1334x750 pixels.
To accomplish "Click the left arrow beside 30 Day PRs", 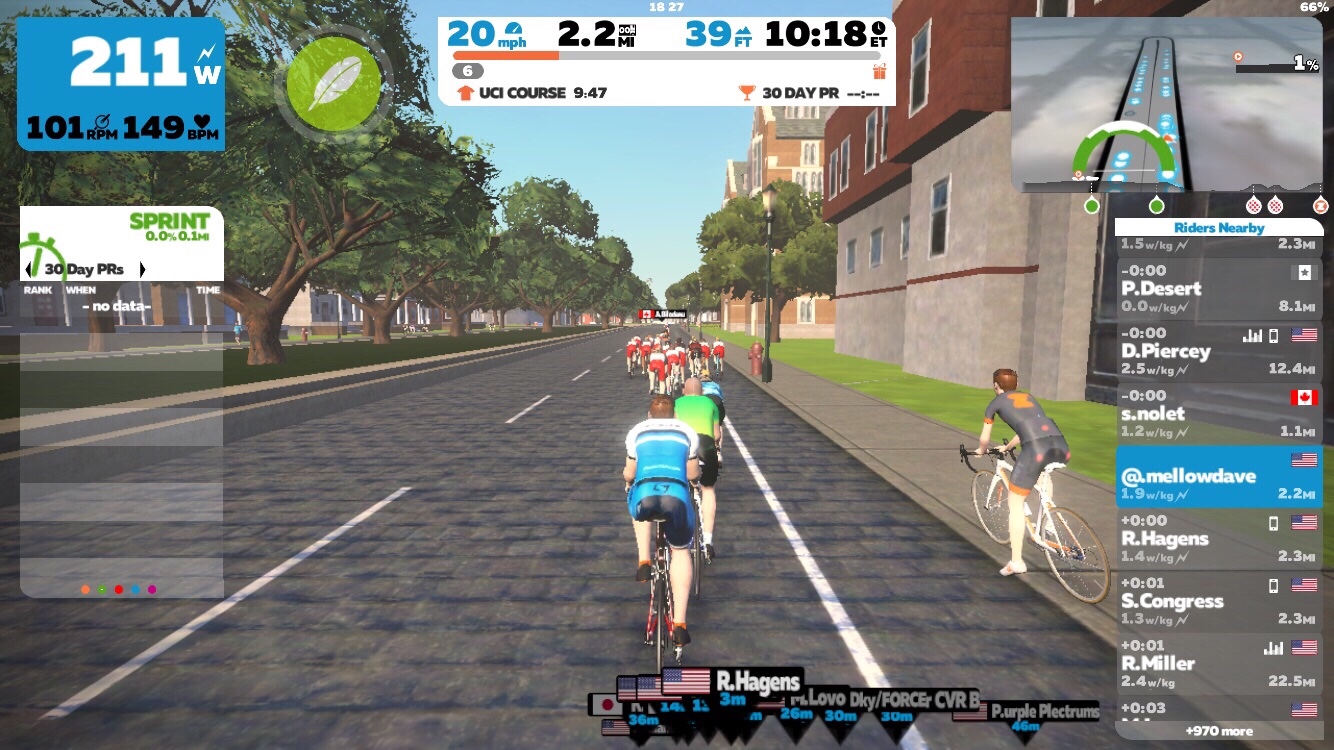I will (28, 270).
